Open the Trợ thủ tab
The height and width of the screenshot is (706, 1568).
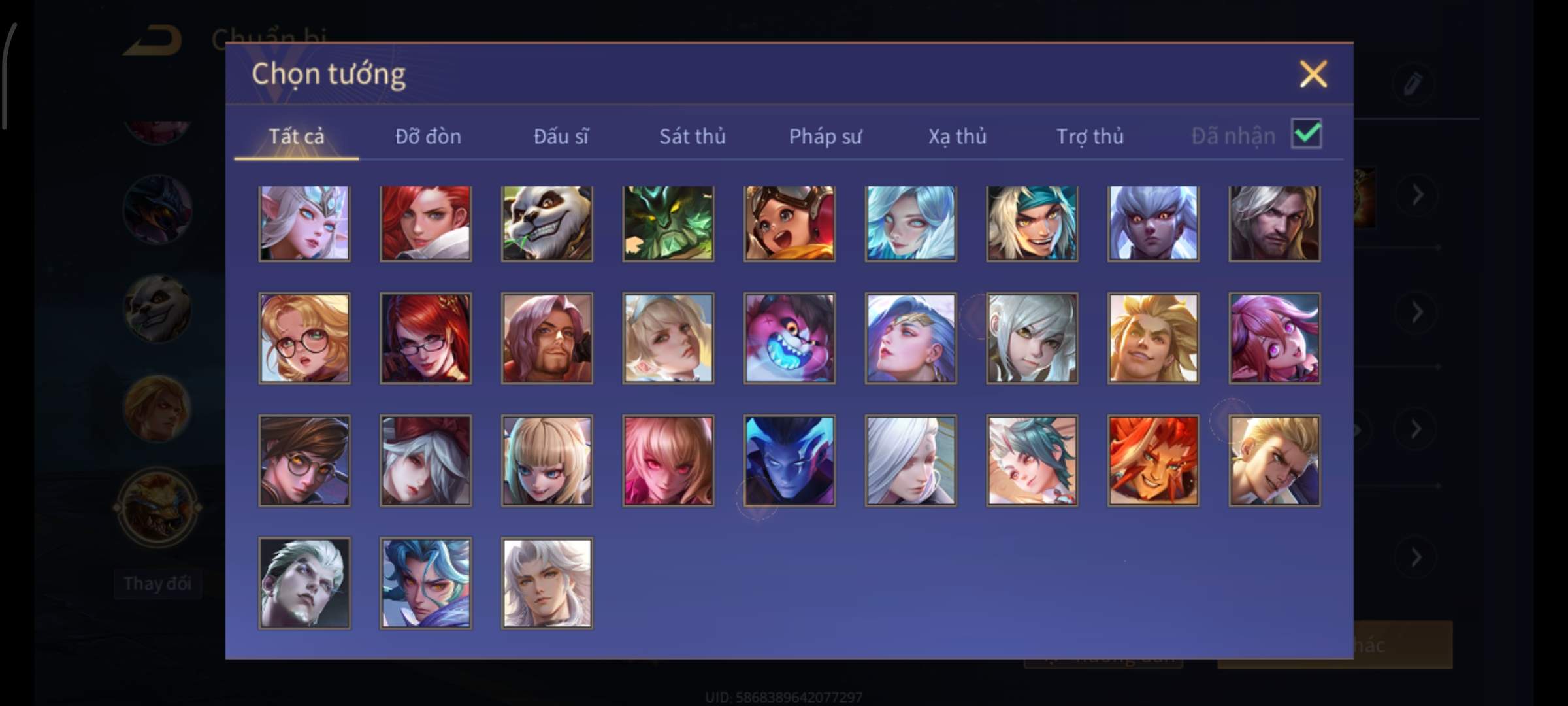[x=1090, y=136]
